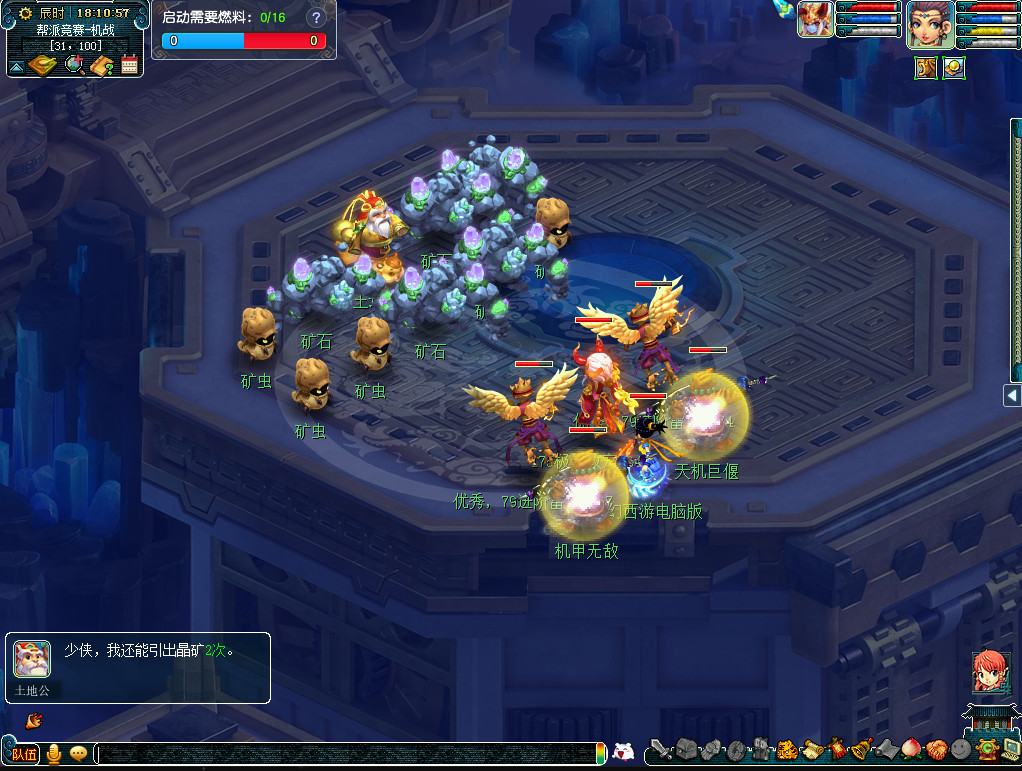Click the golden orb buff icon

click(x=953, y=68)
